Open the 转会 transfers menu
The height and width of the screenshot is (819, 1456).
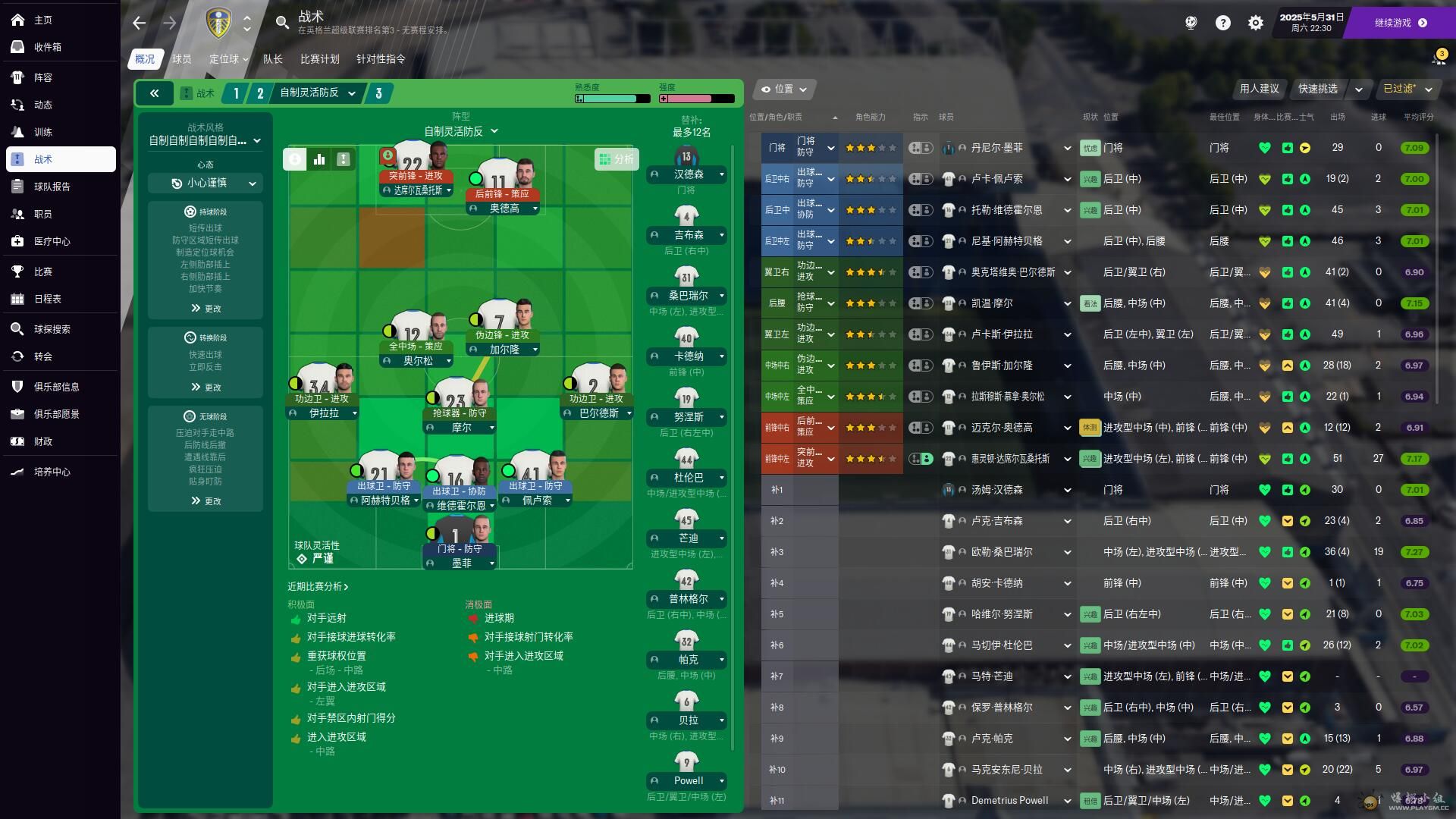42,356
